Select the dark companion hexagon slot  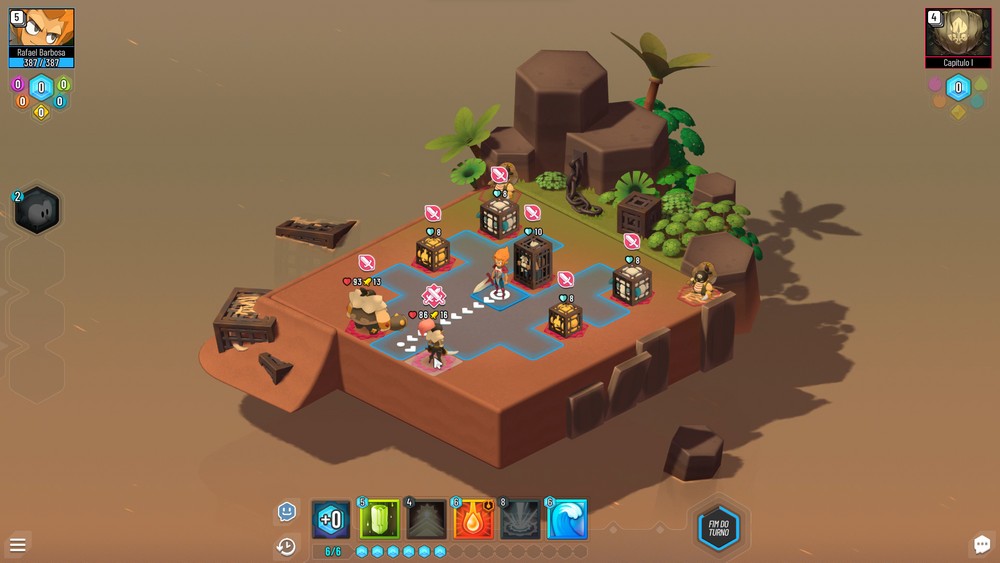[x=38, y=211]
